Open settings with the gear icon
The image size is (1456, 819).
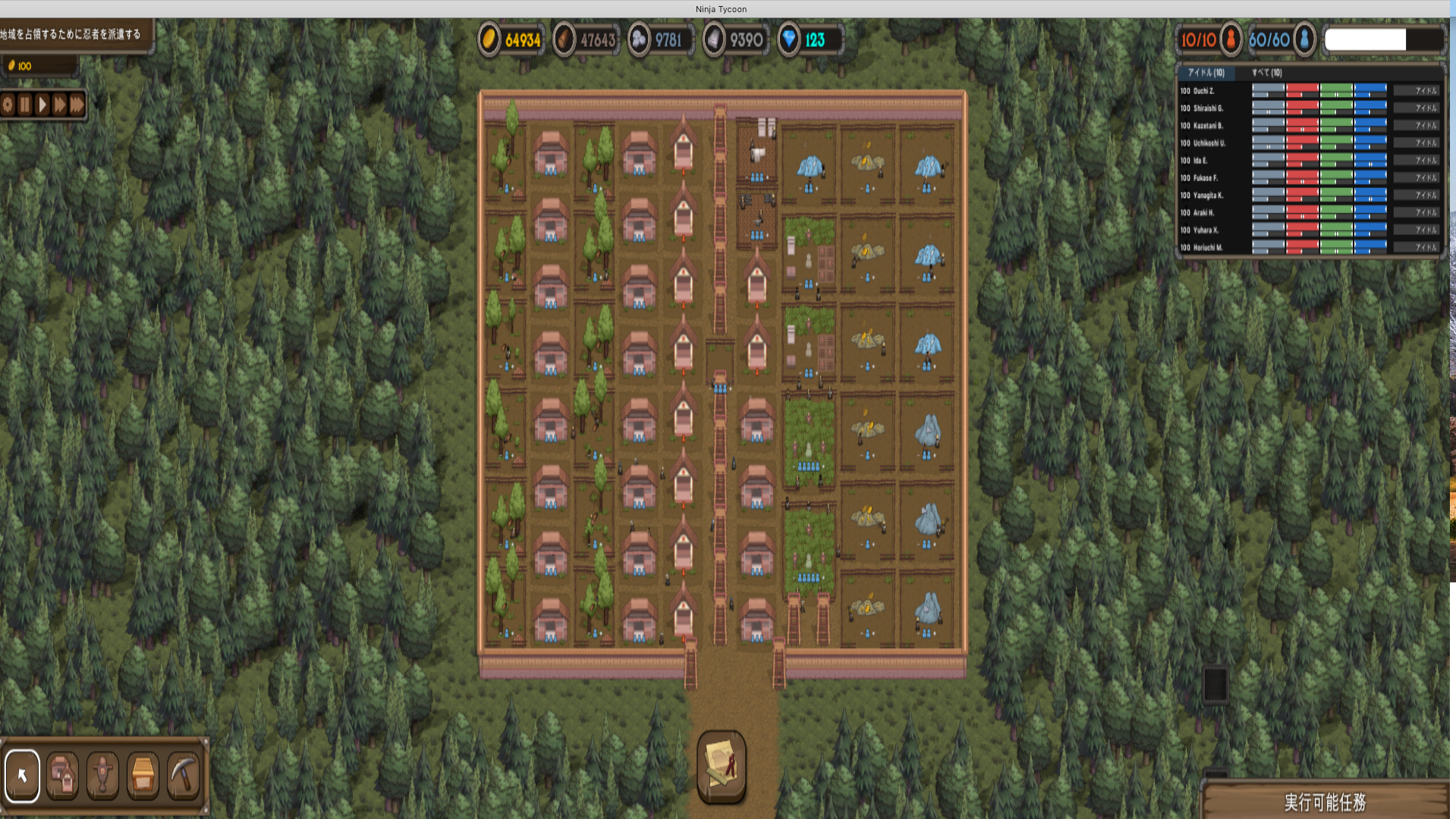[x=8, y=105]
